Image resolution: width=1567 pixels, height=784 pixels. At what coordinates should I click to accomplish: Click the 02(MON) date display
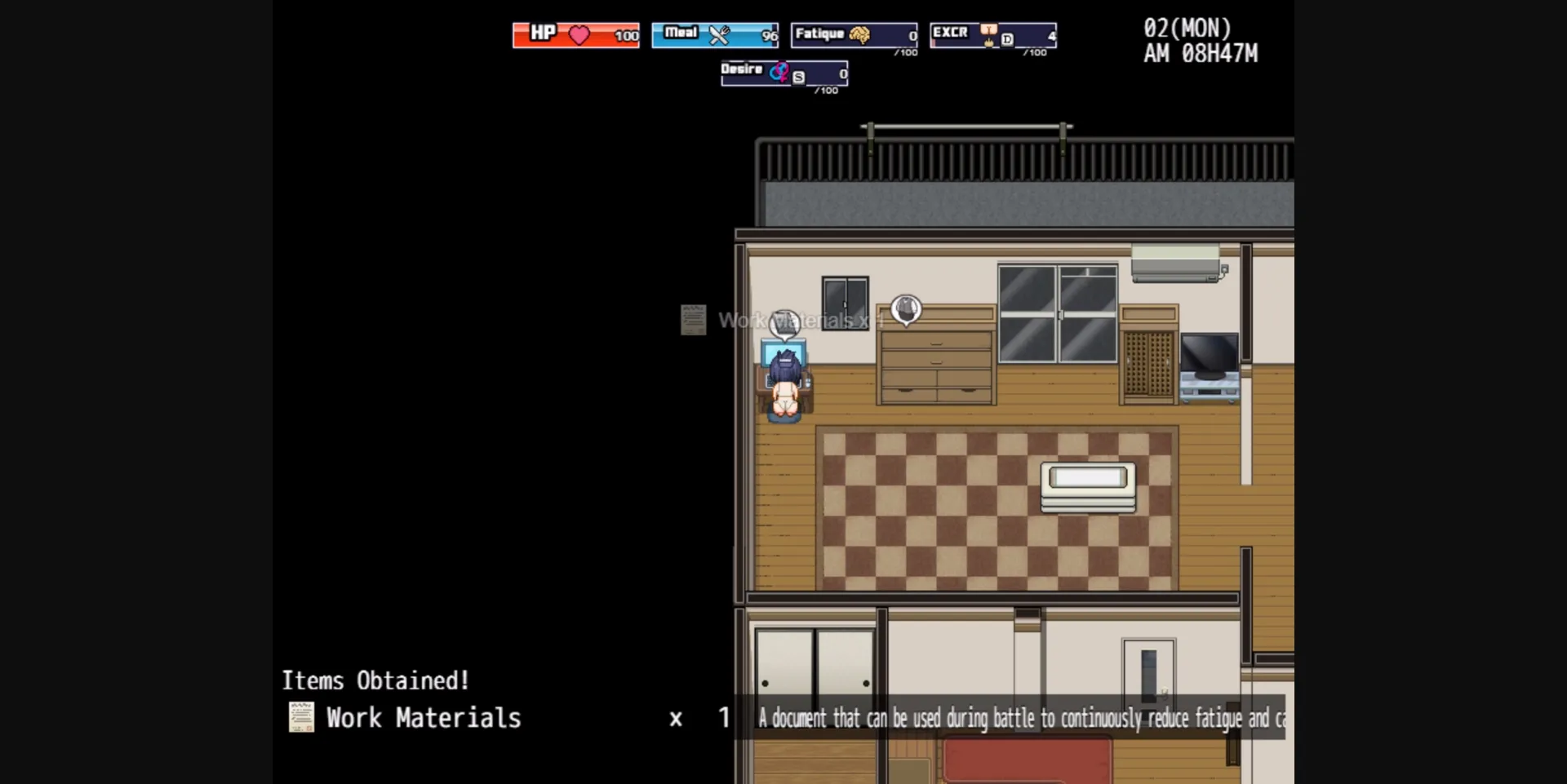pyautogui.click(x=1187, y=27)
